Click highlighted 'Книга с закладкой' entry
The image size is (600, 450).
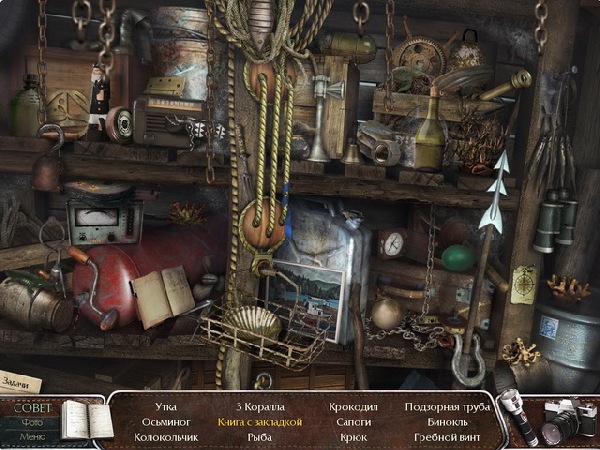pyautogui.click(x=260, y=422)
